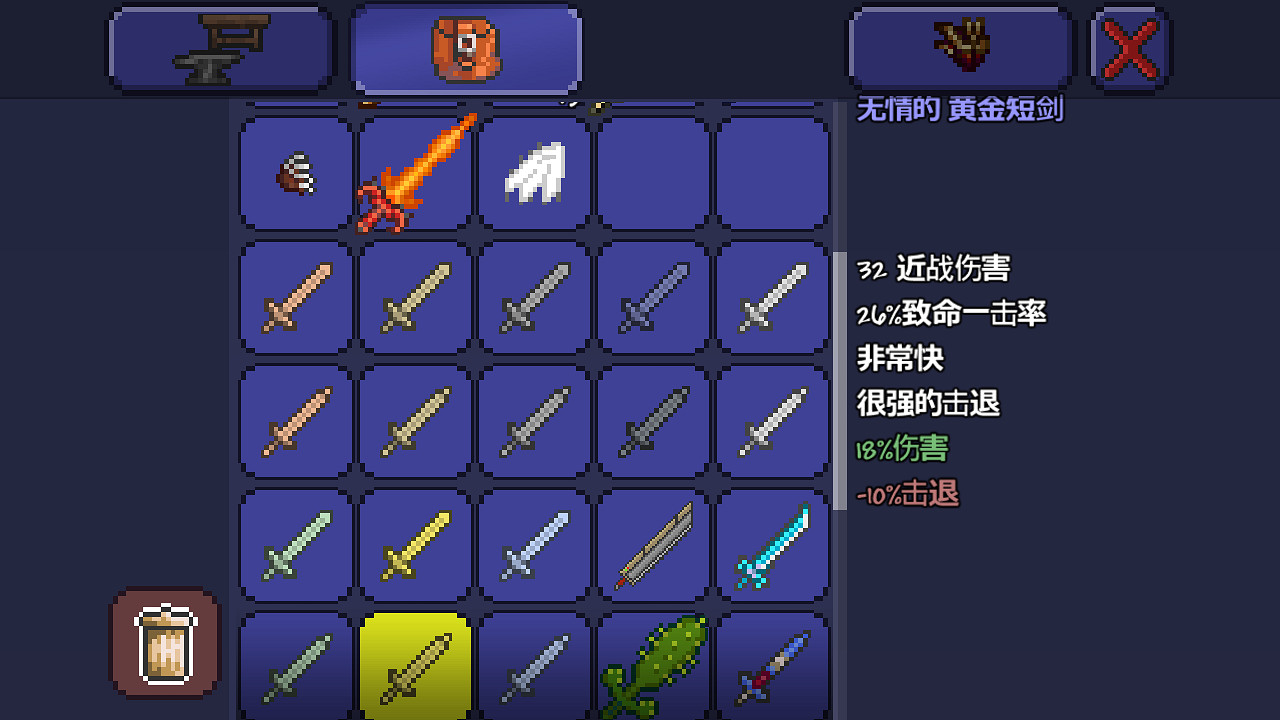1280x720 pixels.
Task: Select the green Cactus Sword
Action: point(653,665)
